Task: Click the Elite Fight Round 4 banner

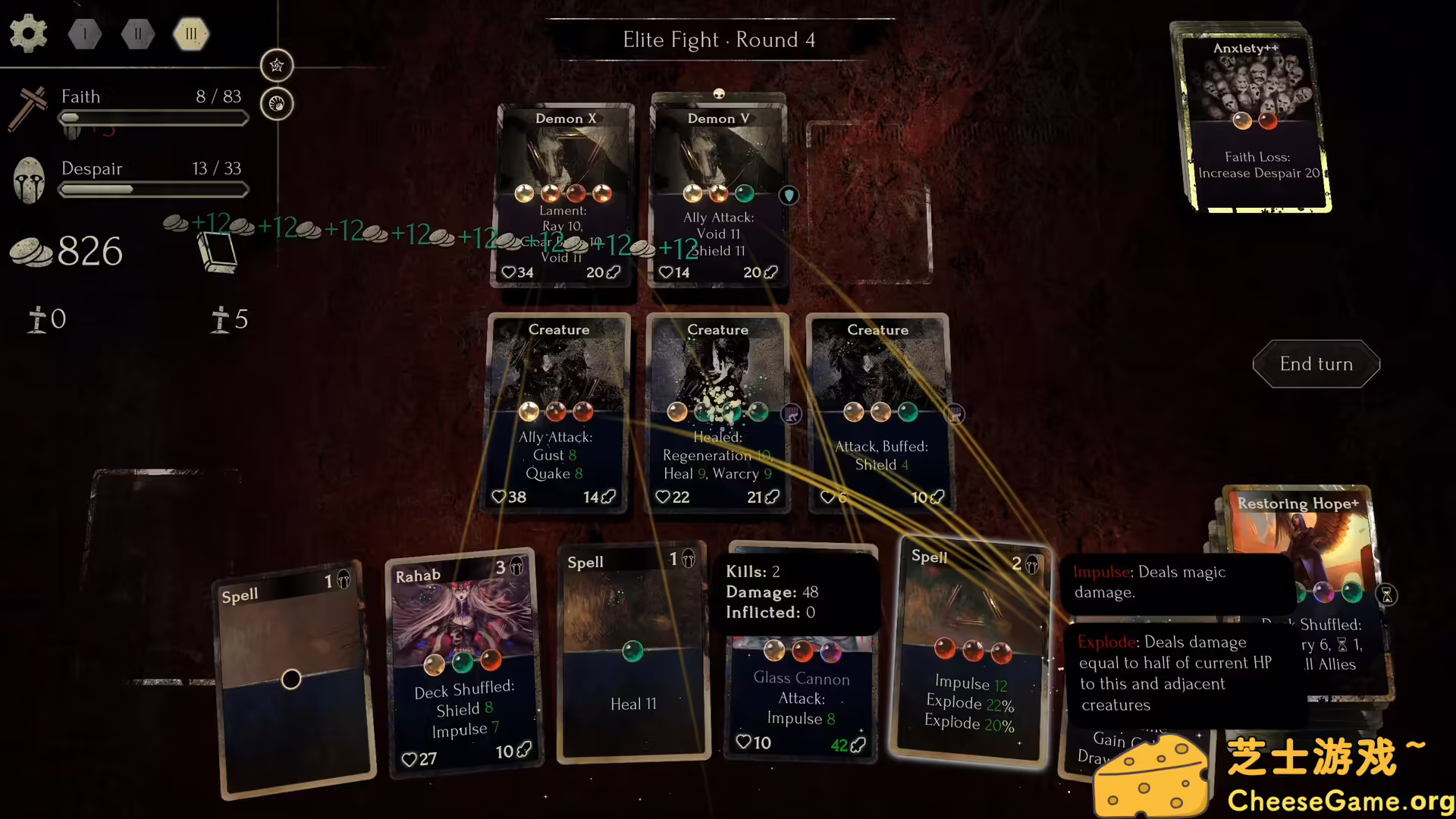Action: pos(719,39)
